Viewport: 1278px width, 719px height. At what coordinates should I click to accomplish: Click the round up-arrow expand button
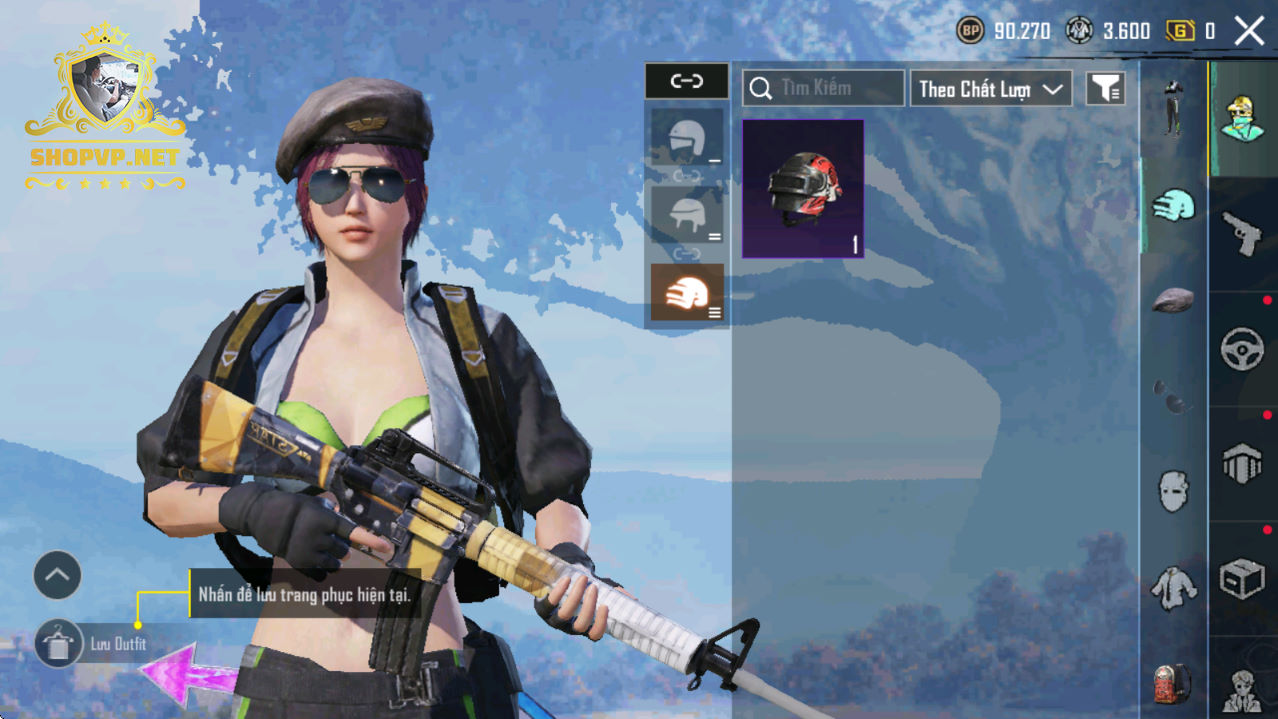pyautogui.click(x=57, y=575)
